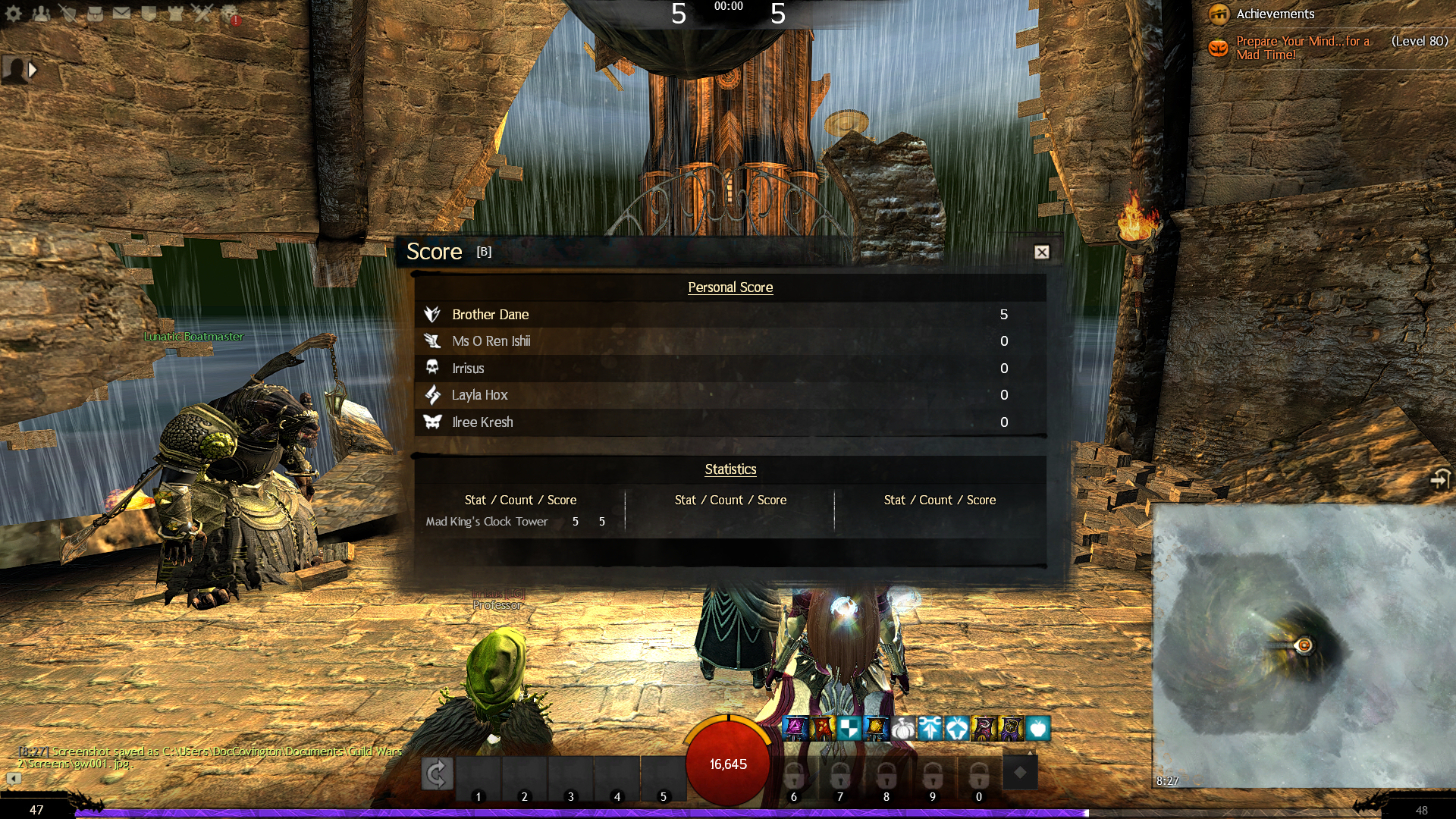Click the weapon swap button
1456x819 pixels.
pyautogui.click(x=437, y=773)
